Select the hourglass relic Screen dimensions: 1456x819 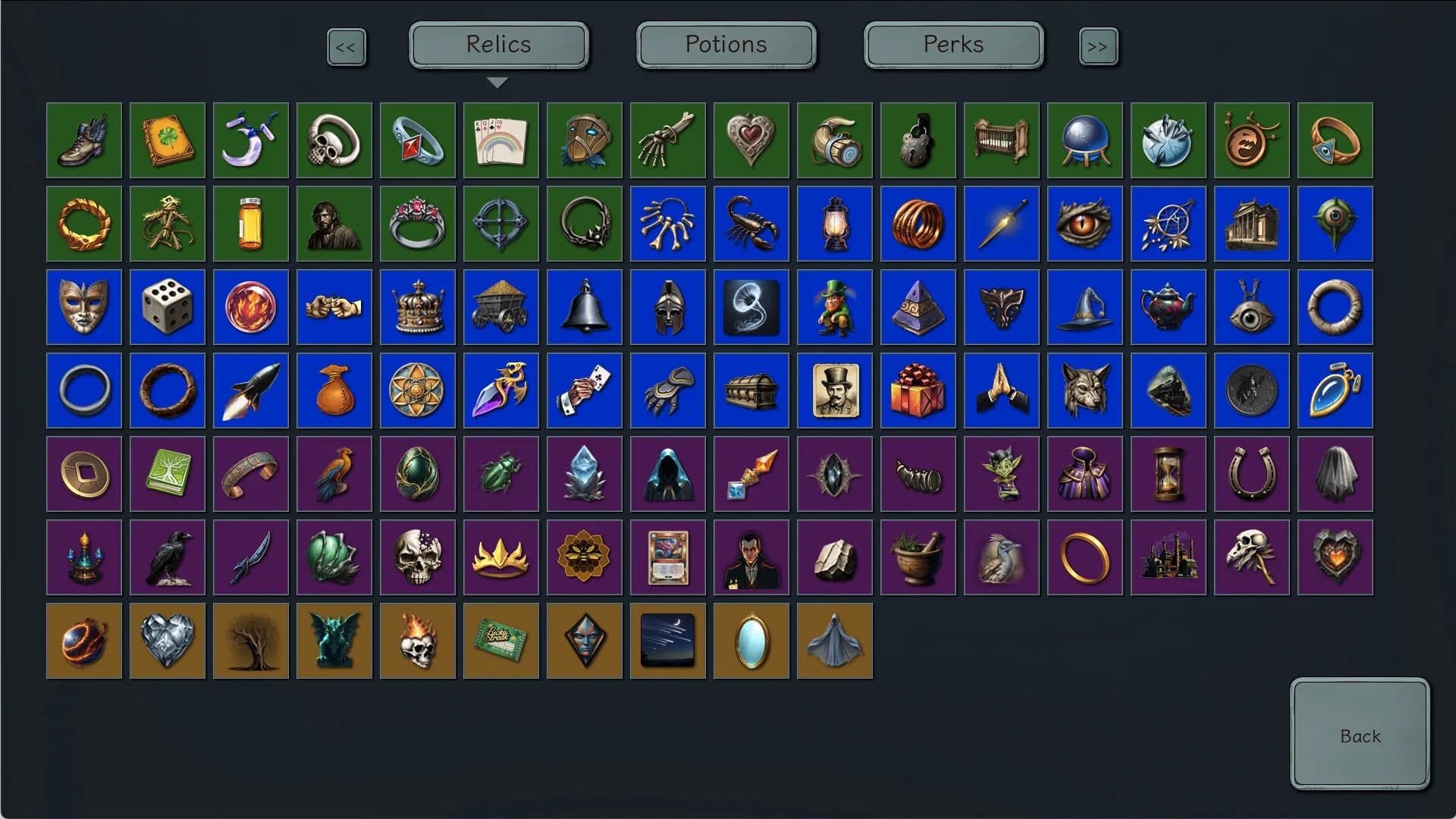pyautogui.click(x=1168, y=474)
